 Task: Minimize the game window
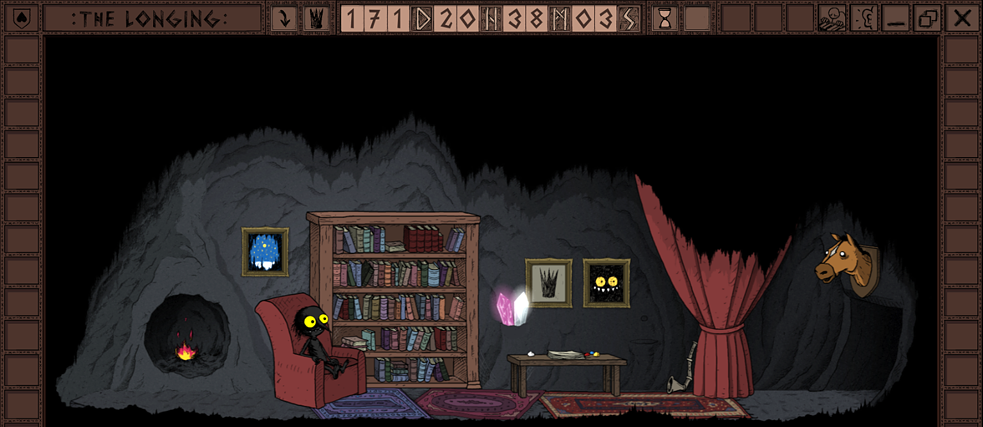[x=896, y=18]
